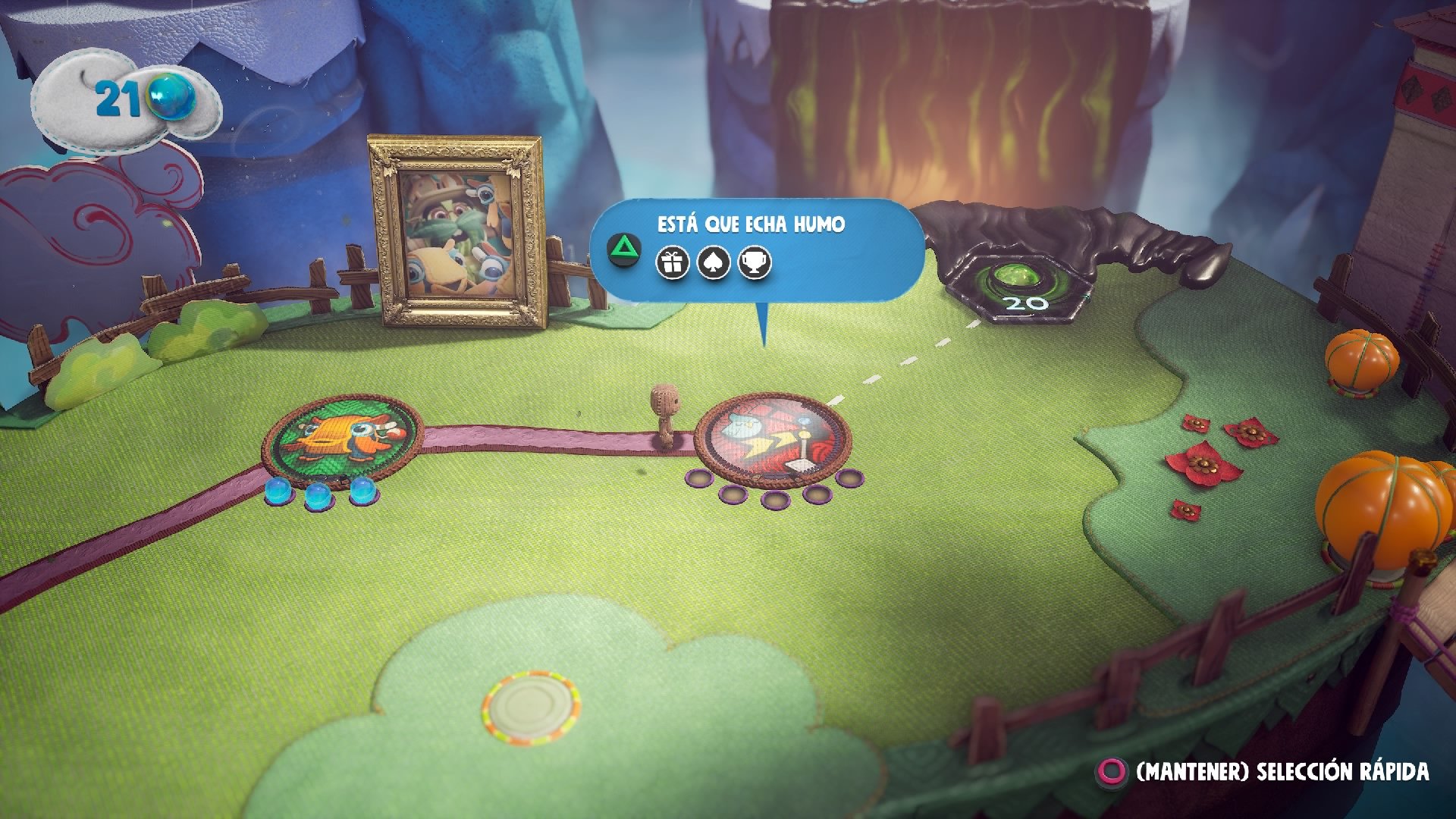The width and height of the screenshot is (1456, 819).
Task: Click a red flower on the green grass patch
Action: click(x=1206, y=463)
